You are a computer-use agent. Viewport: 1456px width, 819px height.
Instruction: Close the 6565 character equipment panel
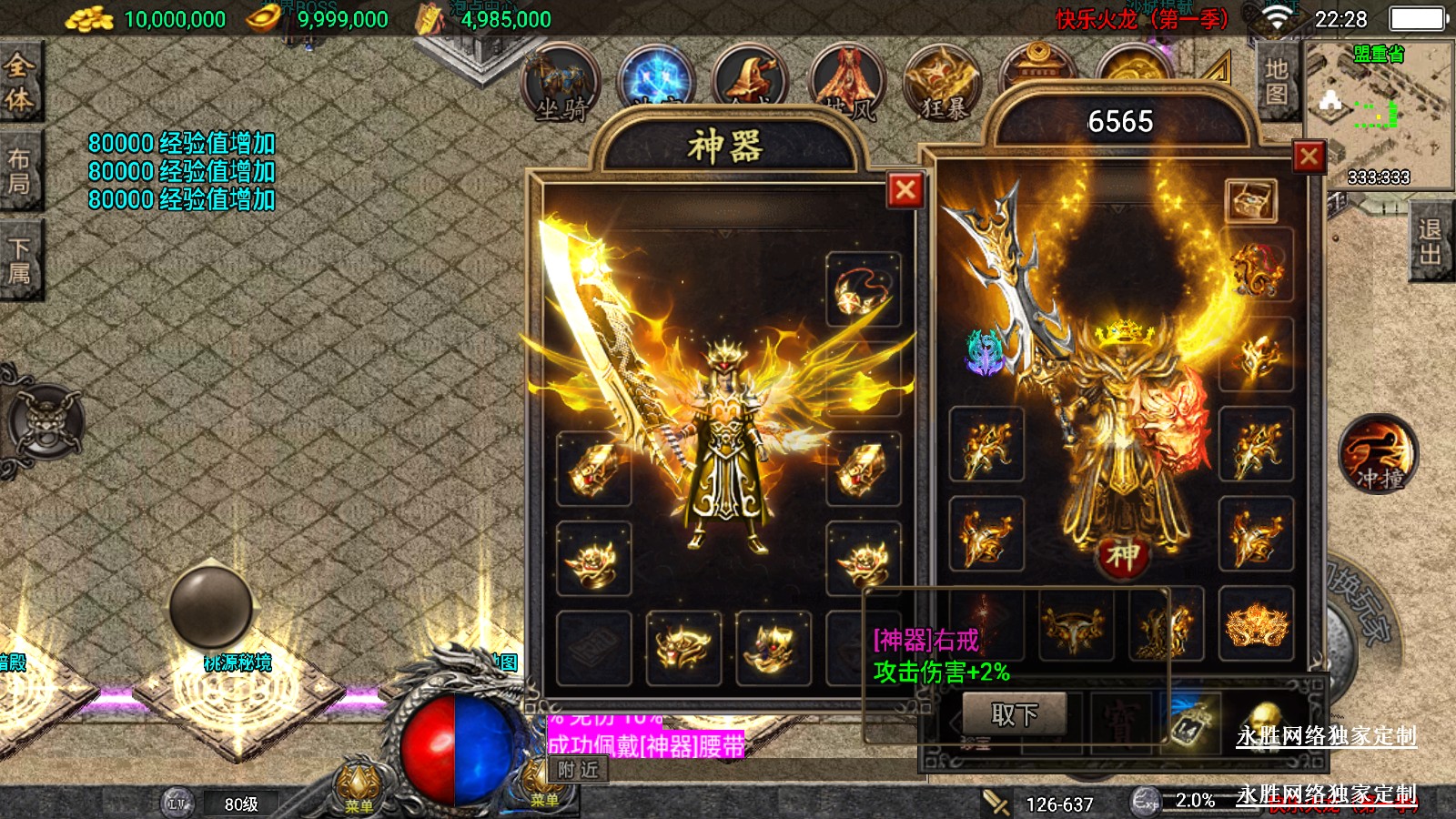click(1309, 157)
